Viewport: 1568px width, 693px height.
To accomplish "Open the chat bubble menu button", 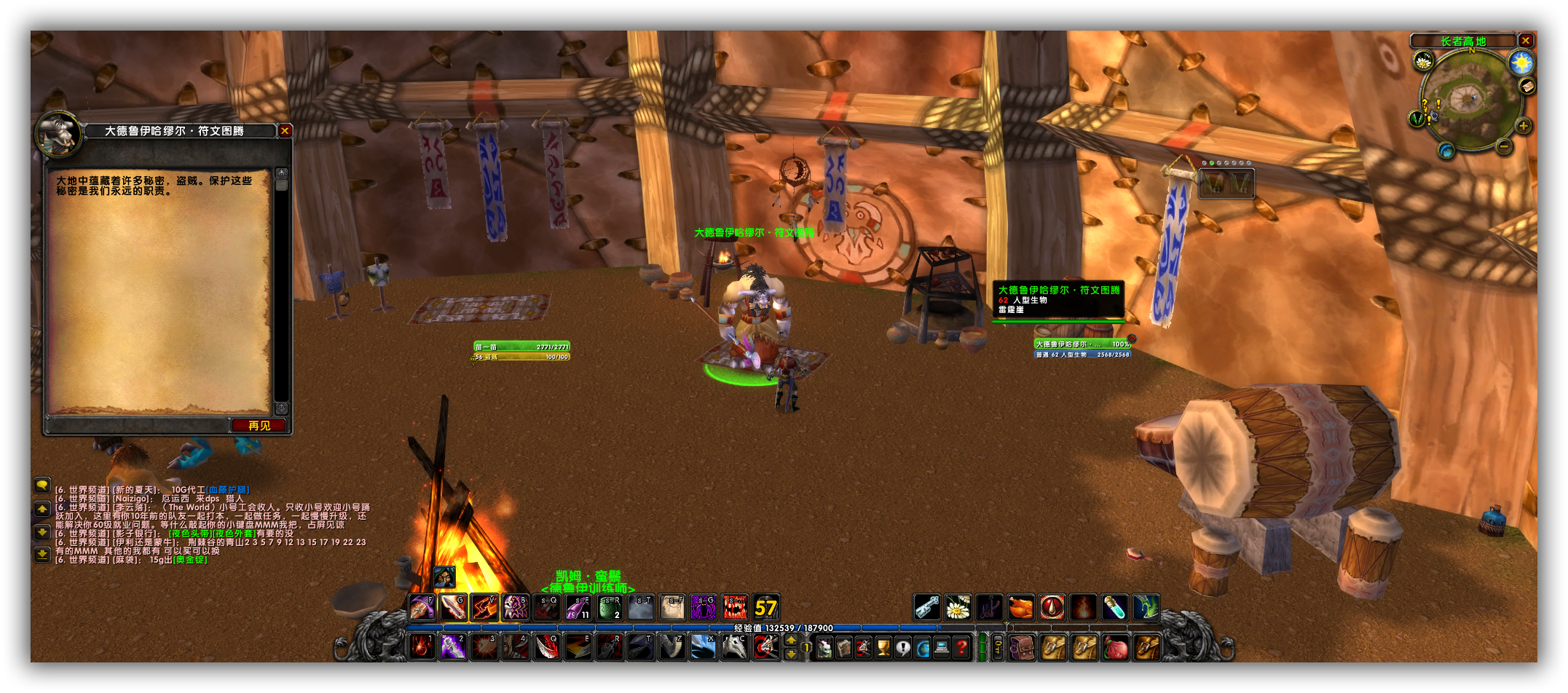I will click(42, 485).
